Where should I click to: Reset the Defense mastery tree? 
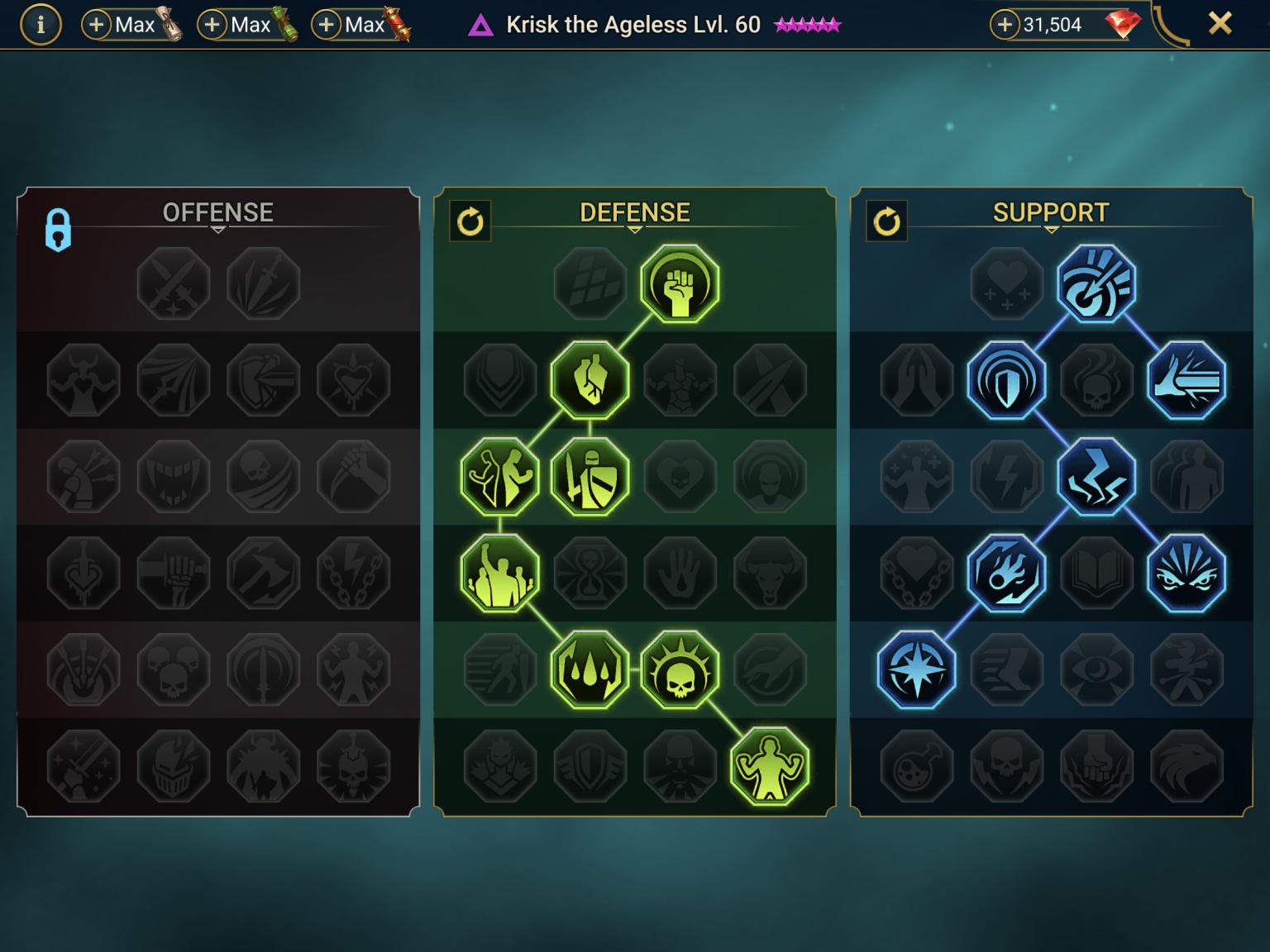(x=470, y=221)
